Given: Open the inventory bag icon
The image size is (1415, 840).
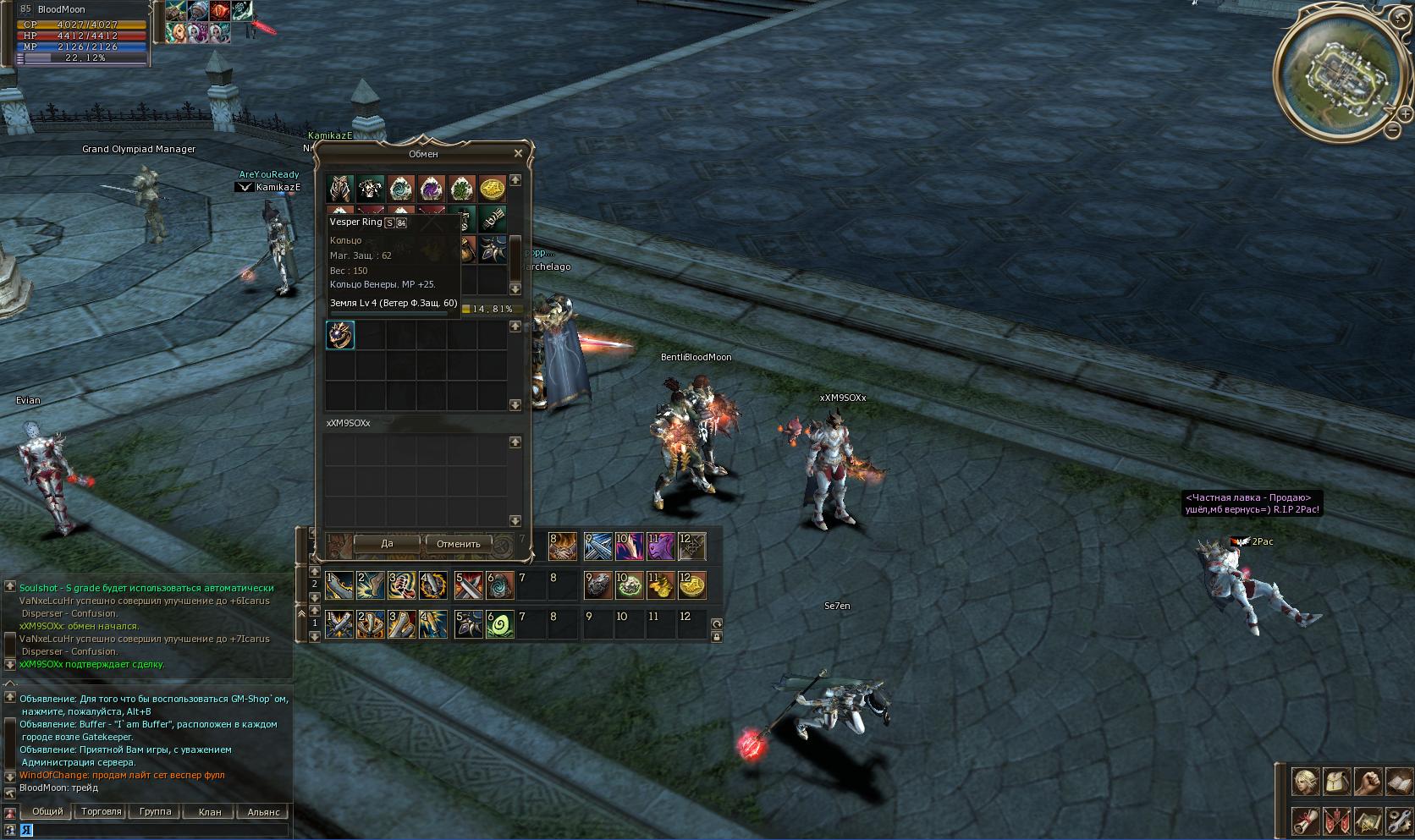Looking at the screenshot, I should point(1337,782).
